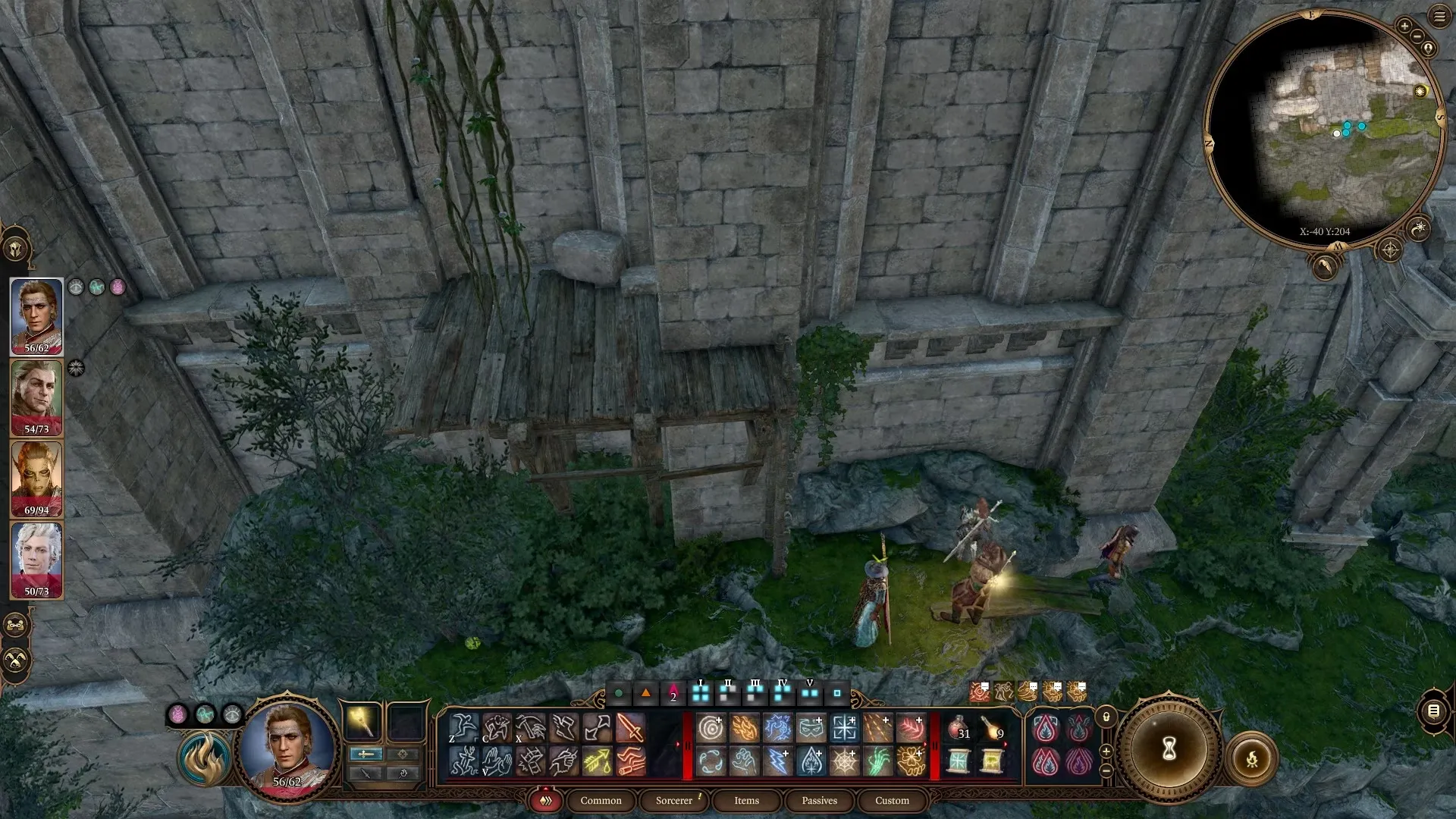The image size is (1456, 819).
Task: Activate the red sword main-hand attack
Action: [630, 729]
